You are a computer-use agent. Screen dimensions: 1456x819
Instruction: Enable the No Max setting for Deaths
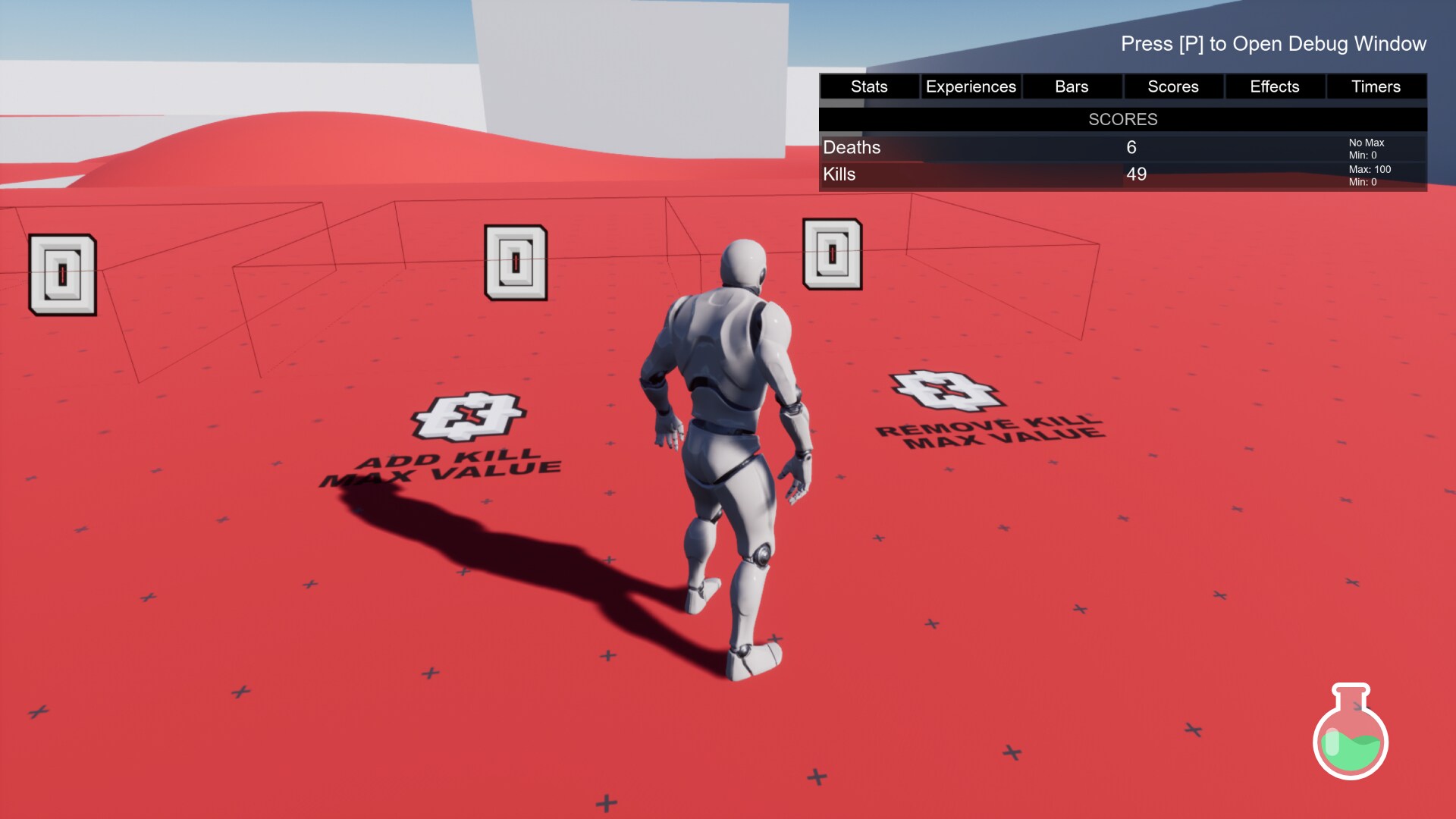pyautogui.click(x=1365, y=143)
